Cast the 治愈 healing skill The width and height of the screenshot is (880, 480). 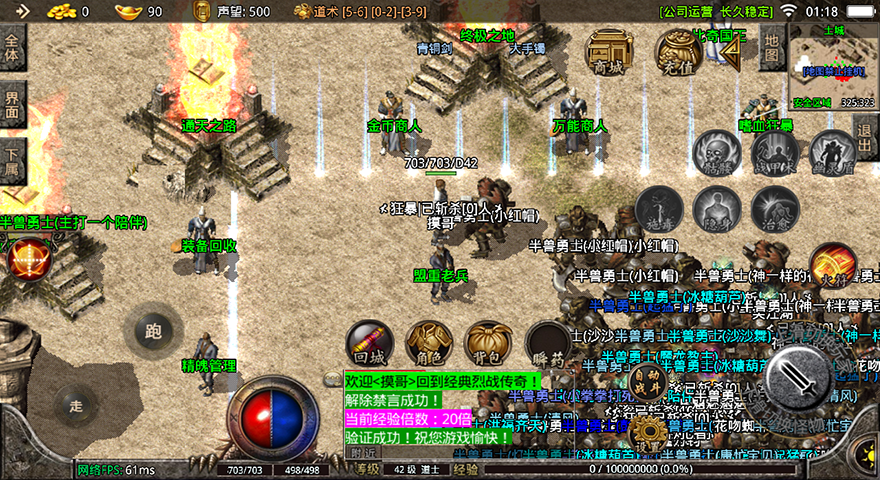[775, 209]
